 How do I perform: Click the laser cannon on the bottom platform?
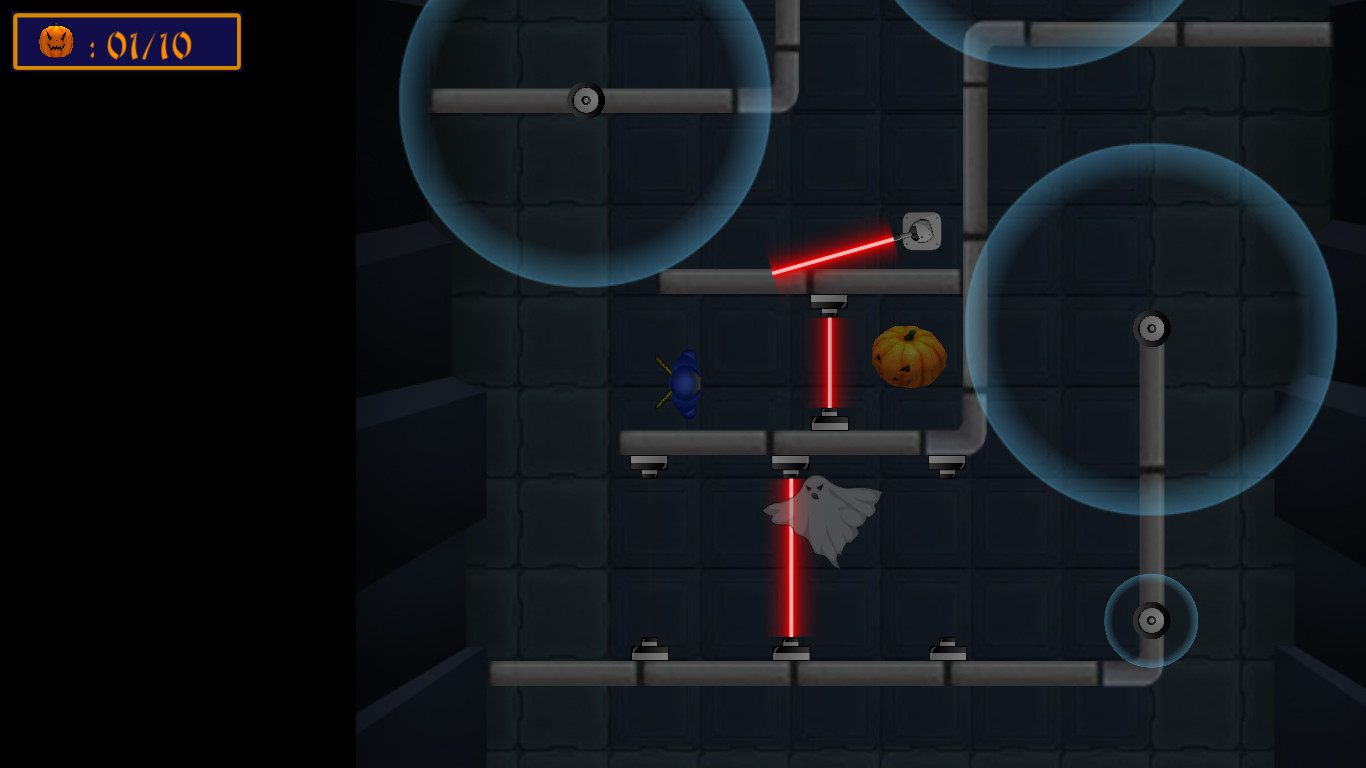pyautogui.click(x=790, y=651)
